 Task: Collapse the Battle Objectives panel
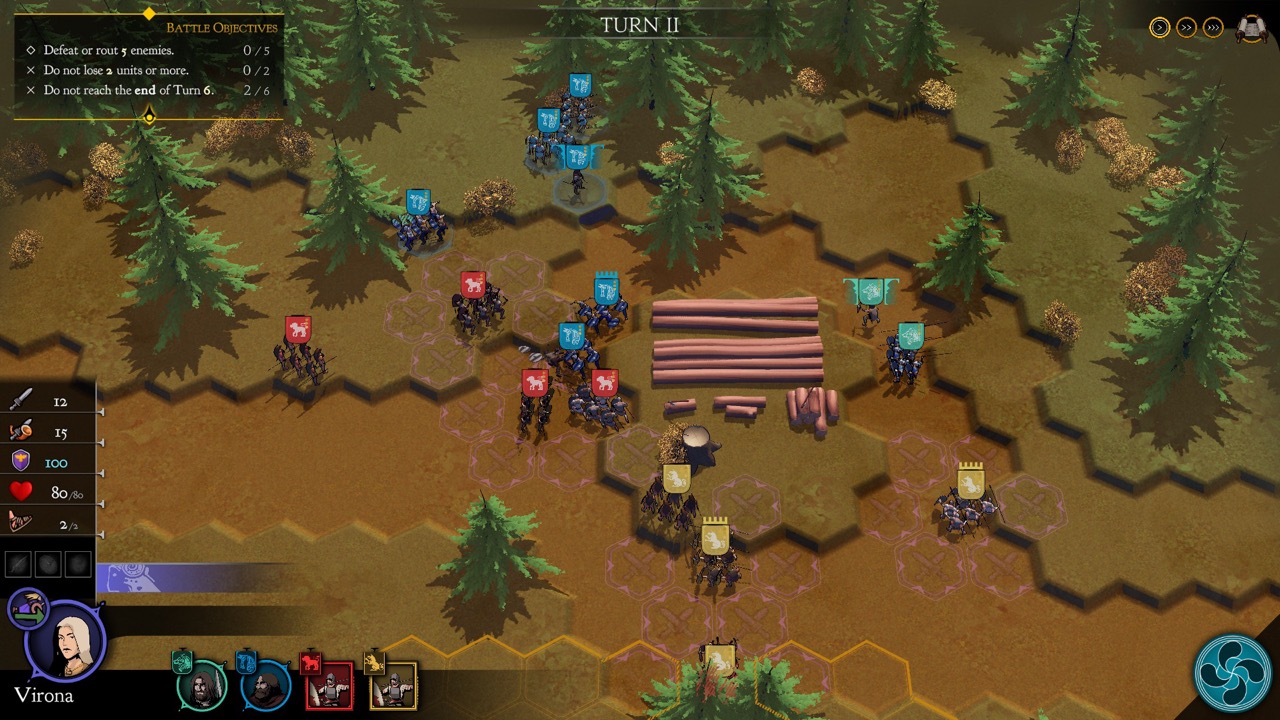149,117
